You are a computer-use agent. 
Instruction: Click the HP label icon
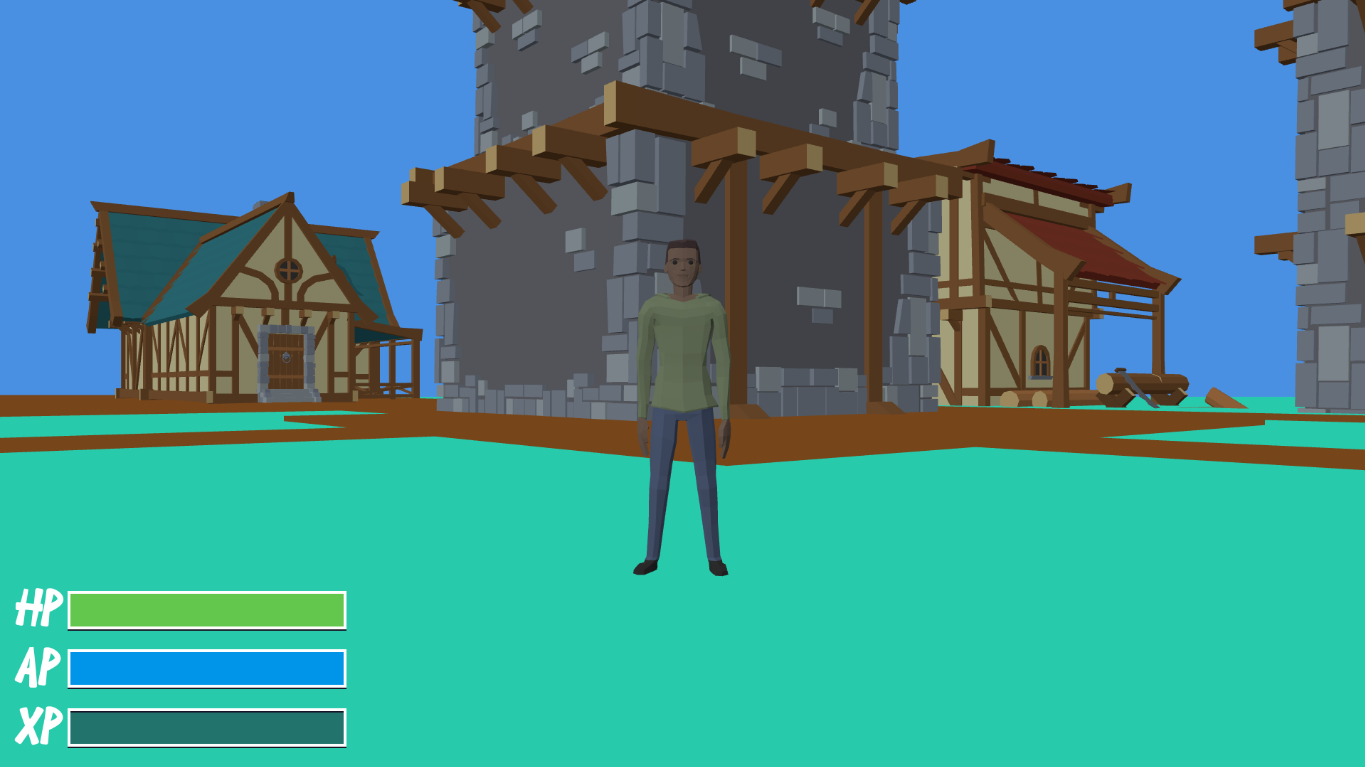[x=38, y=605]
